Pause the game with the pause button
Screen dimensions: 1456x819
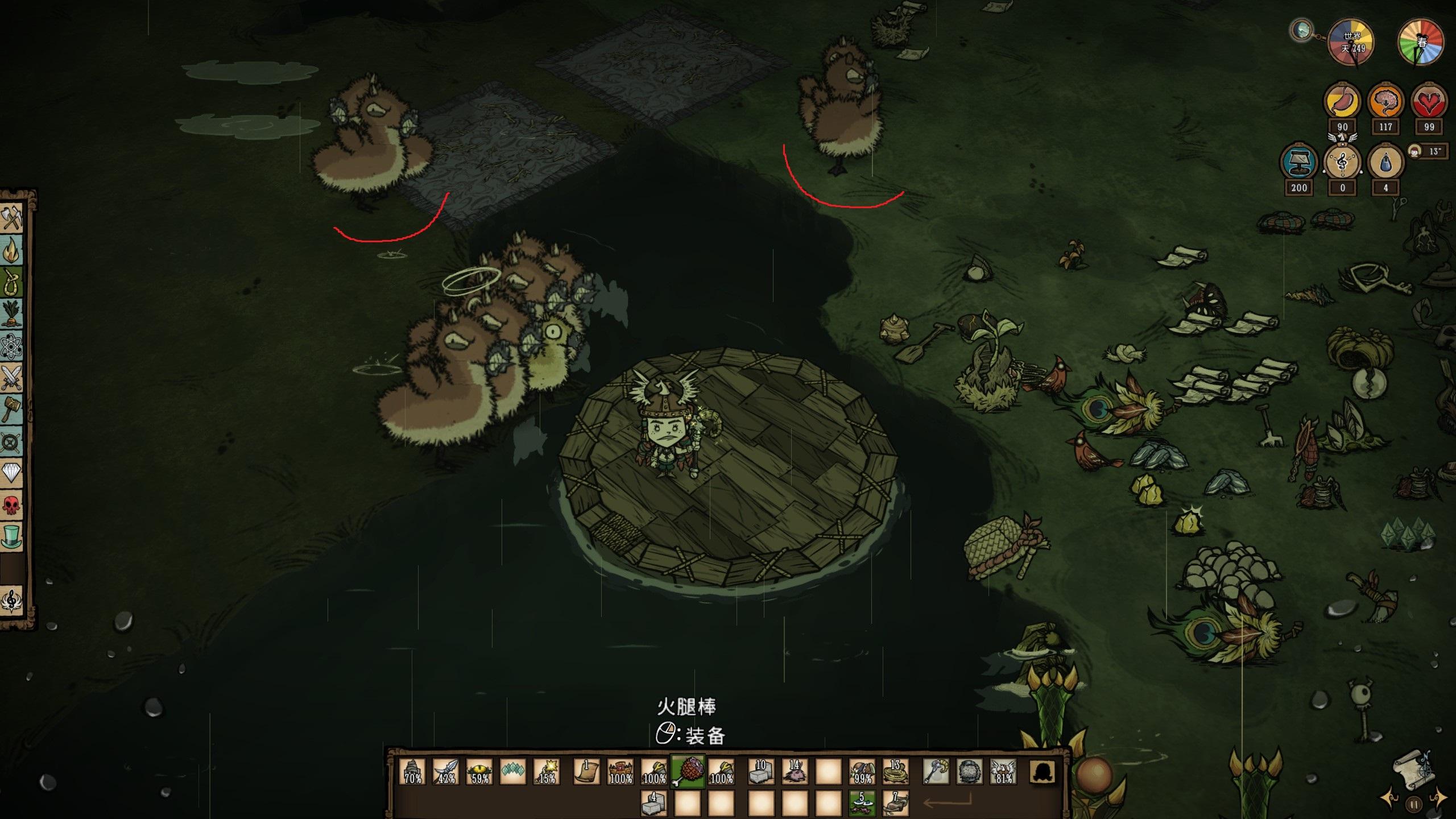[x=1414, y=804]
